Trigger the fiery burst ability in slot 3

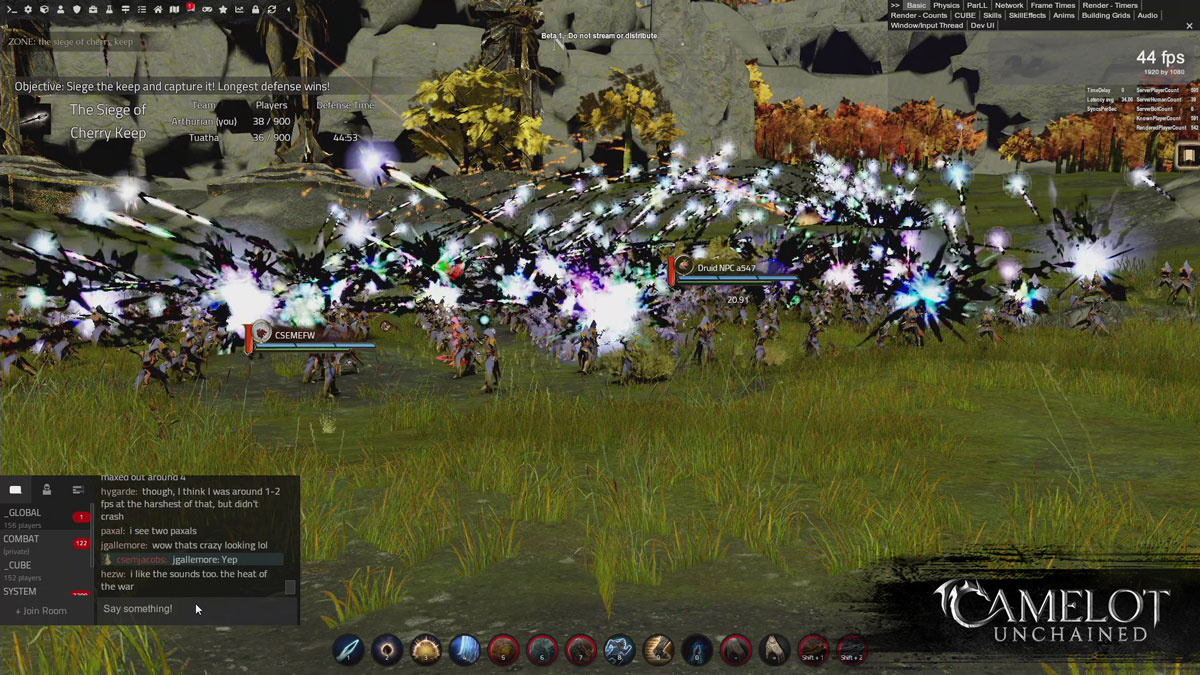point(426,650)
